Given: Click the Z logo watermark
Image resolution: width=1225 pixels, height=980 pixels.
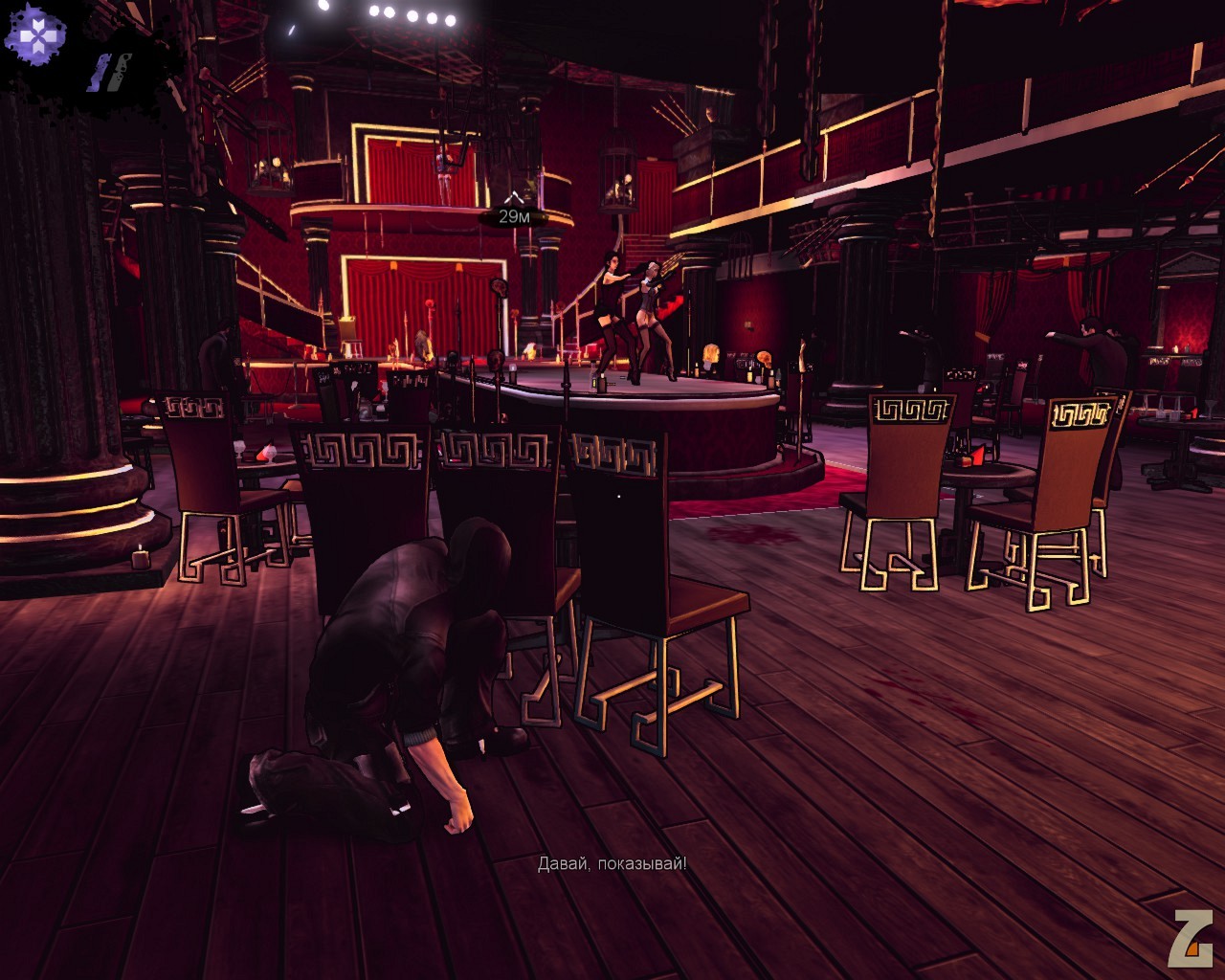Looking at the screenshot, I should pyautogui.click(x=1190, y=937).
